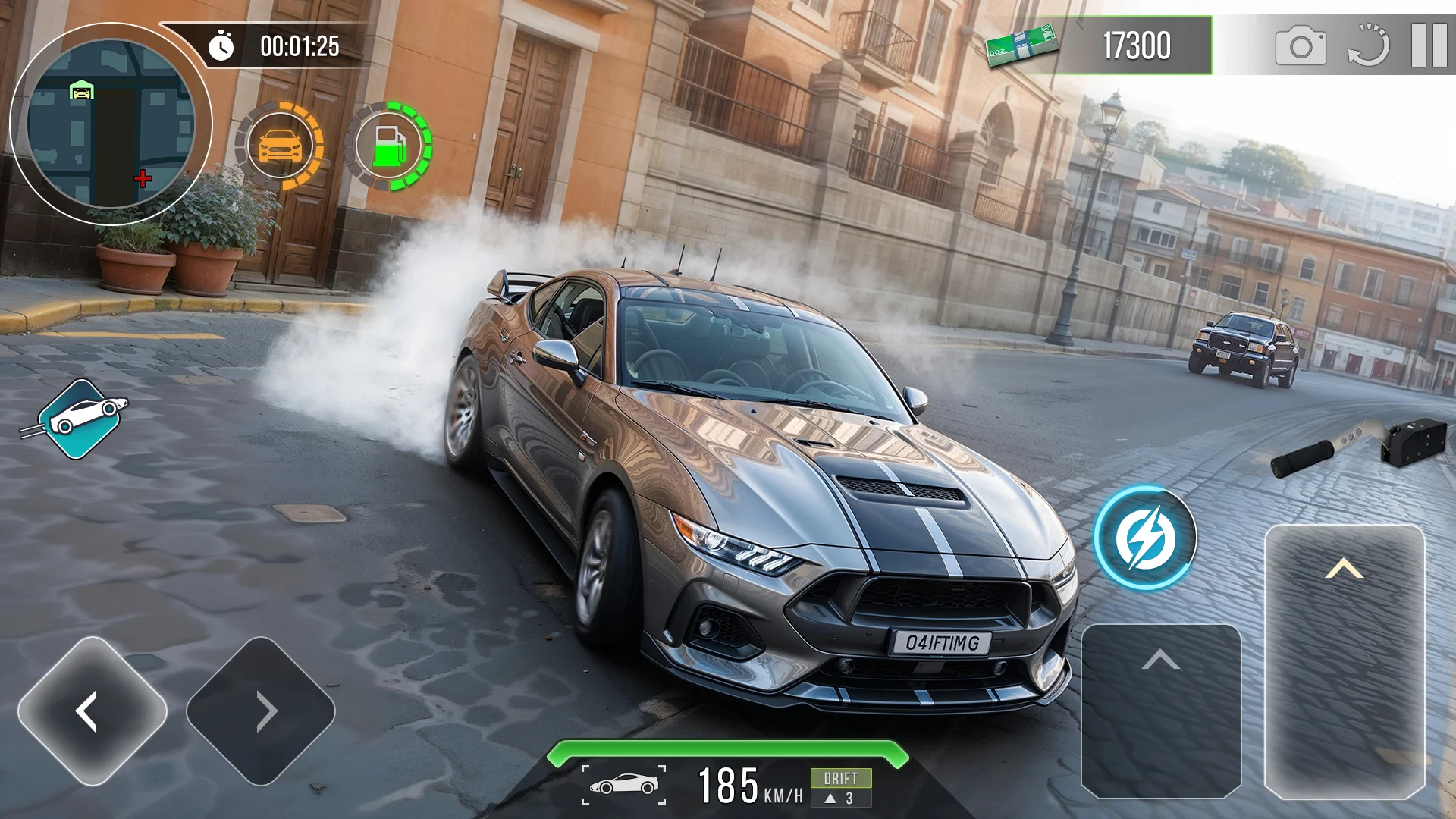Image resolution: width=1456 pixels, height=819 pixels.
Task: Steer left with the left arrow
Action: (93, 711)
